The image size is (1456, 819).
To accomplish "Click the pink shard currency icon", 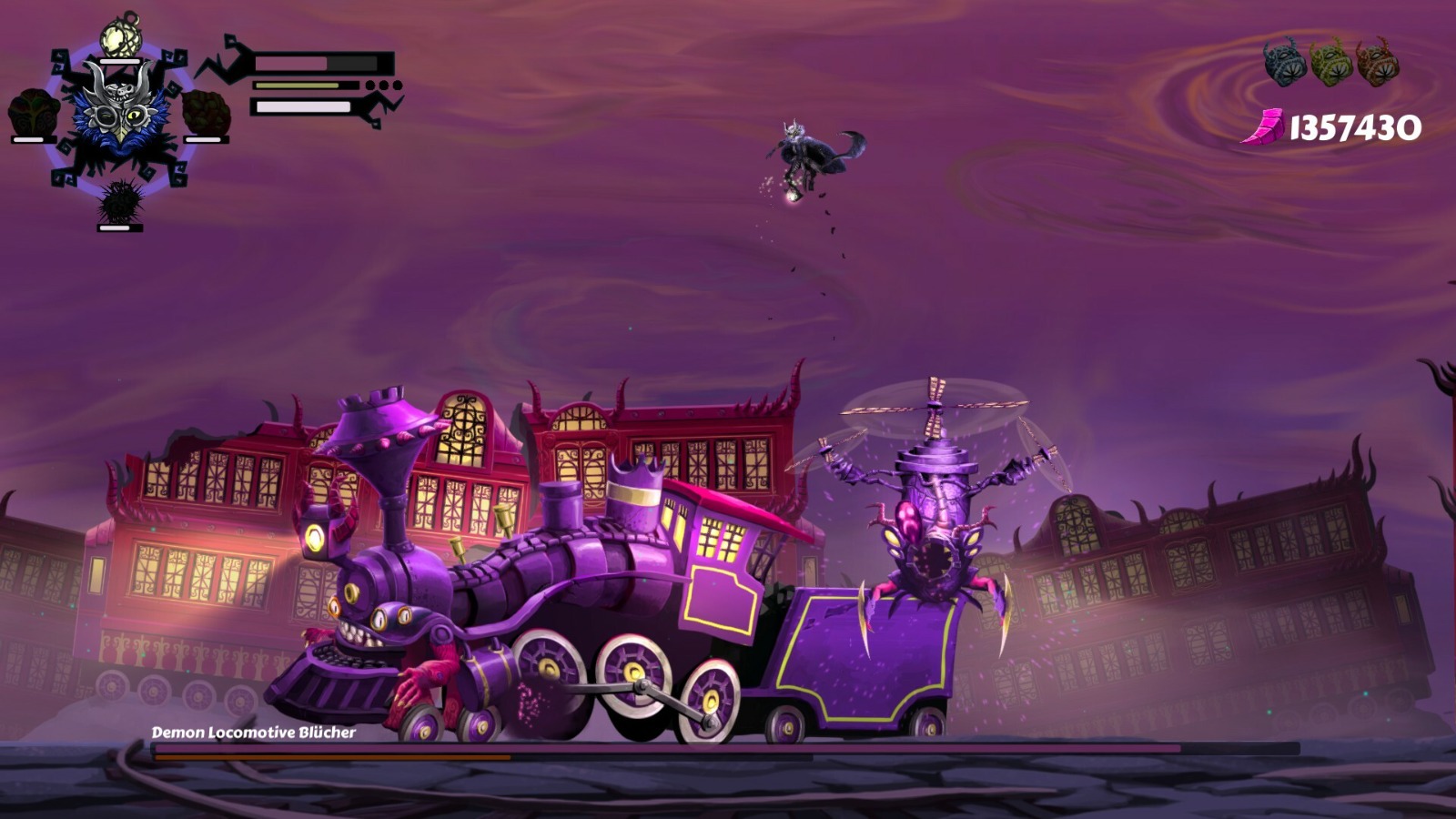I will [1264, 127].
